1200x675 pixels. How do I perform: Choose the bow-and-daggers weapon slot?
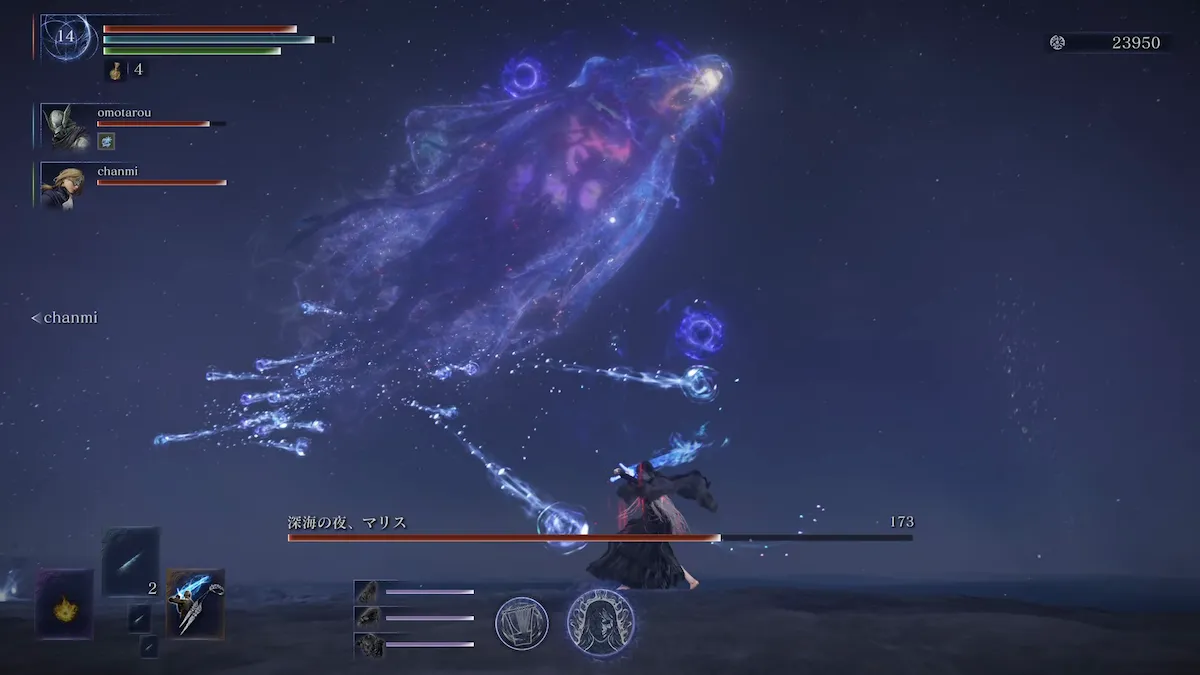tap(195, 604)
